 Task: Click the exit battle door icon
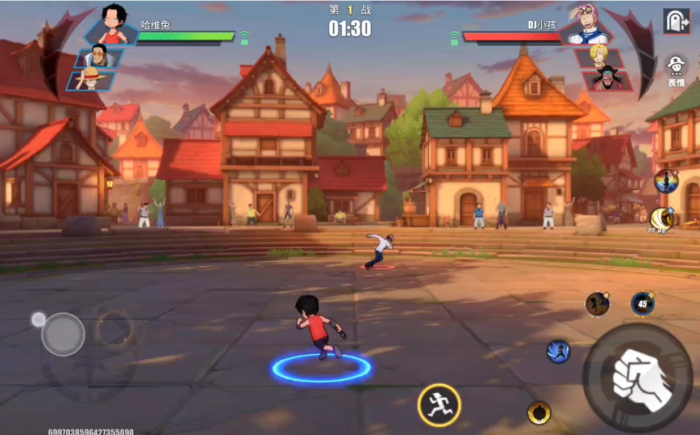(676, 21)
